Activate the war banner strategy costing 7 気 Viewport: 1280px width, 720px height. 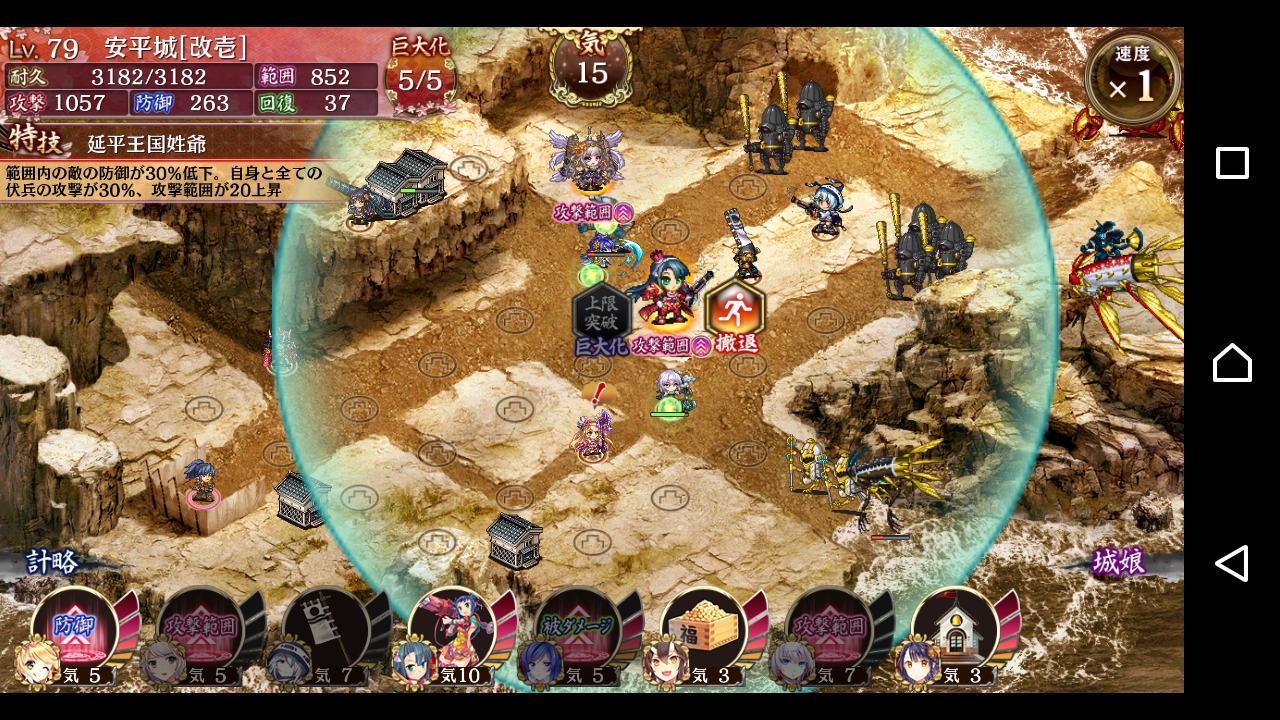327,630
